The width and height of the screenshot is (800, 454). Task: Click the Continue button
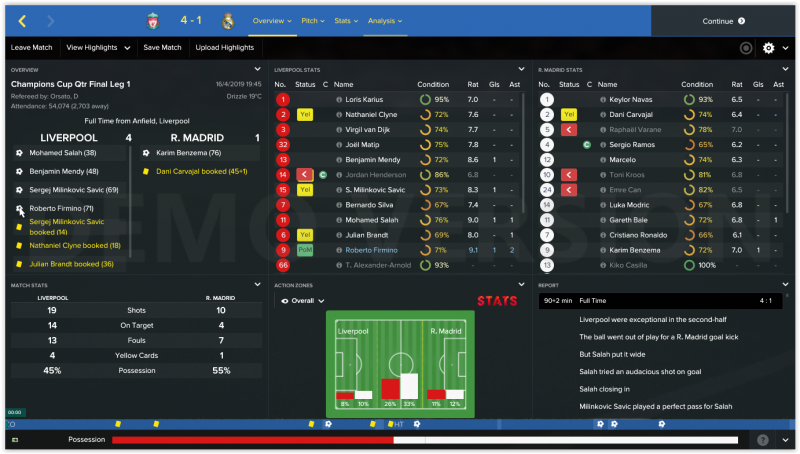[x=724, y=21]
